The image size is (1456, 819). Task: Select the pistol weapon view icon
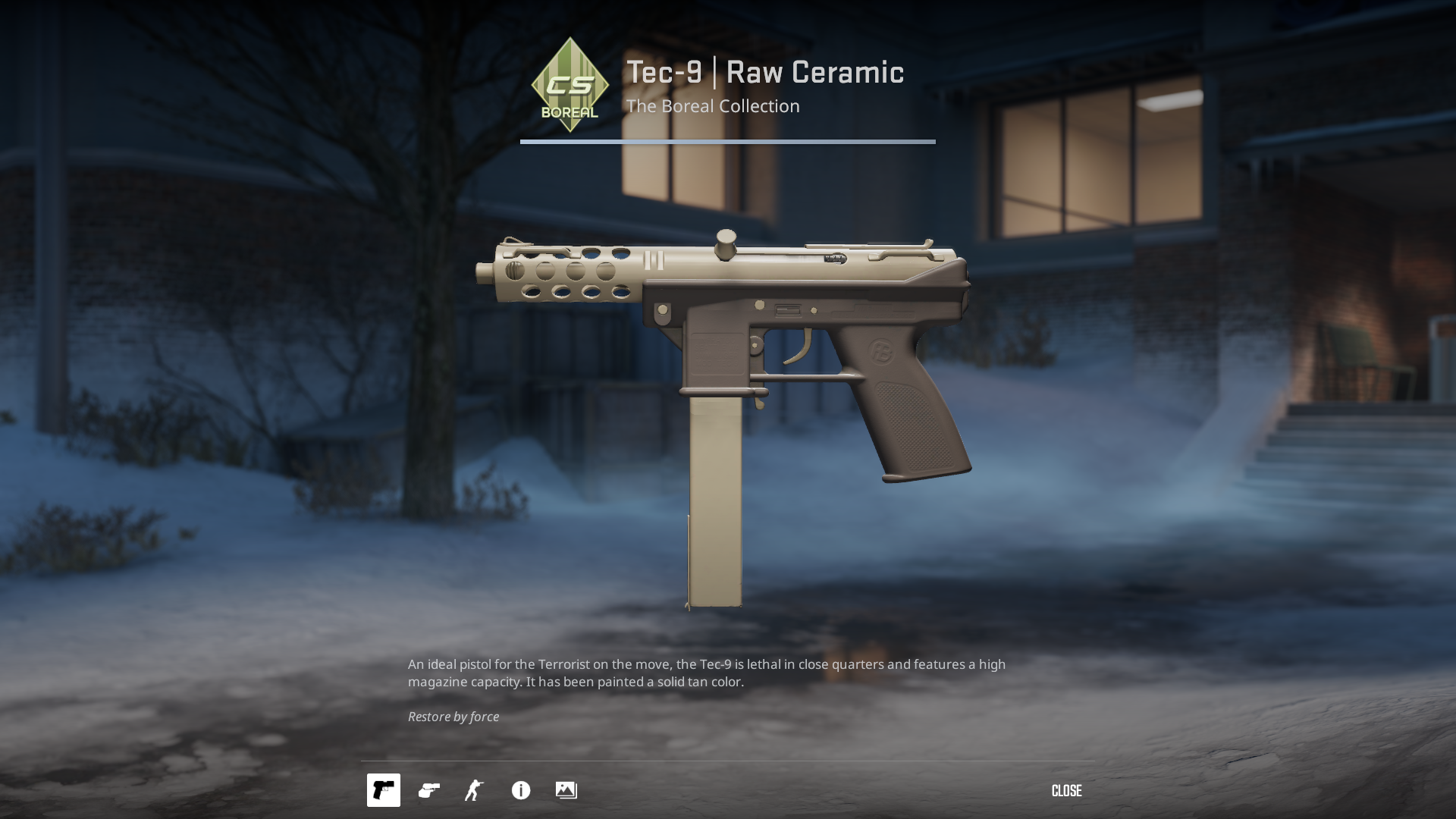coord(384,790)
